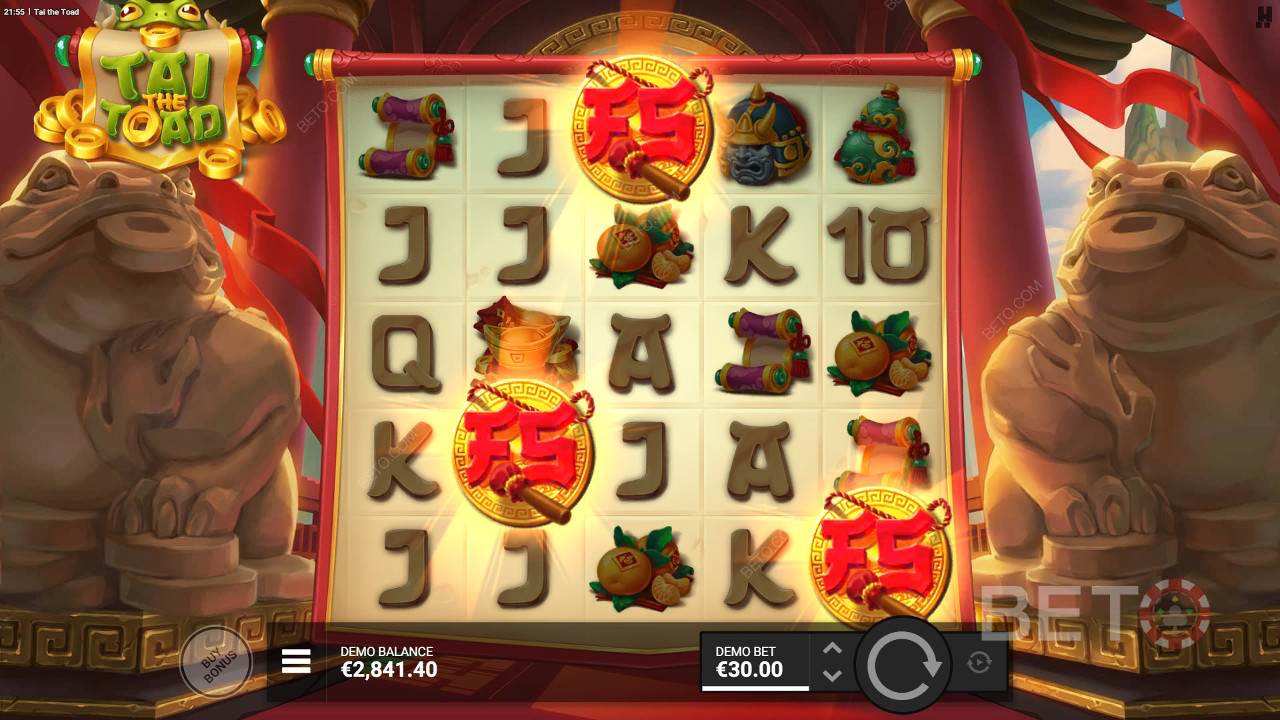Spin the reels with the circular arrow button
The image size is (1280, 720).
[905, 665]
